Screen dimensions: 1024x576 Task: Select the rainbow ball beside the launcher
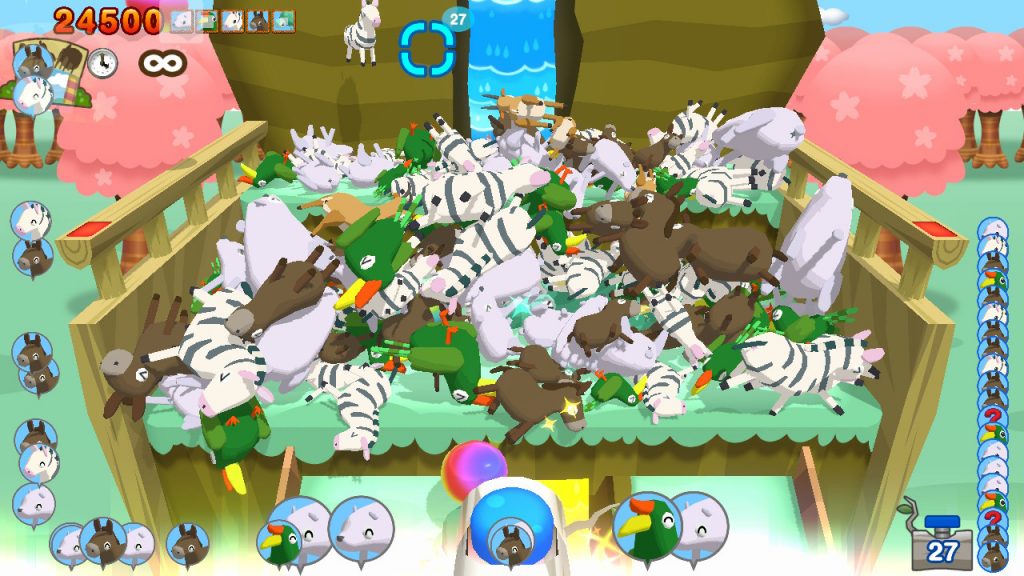tap(474, 469)
